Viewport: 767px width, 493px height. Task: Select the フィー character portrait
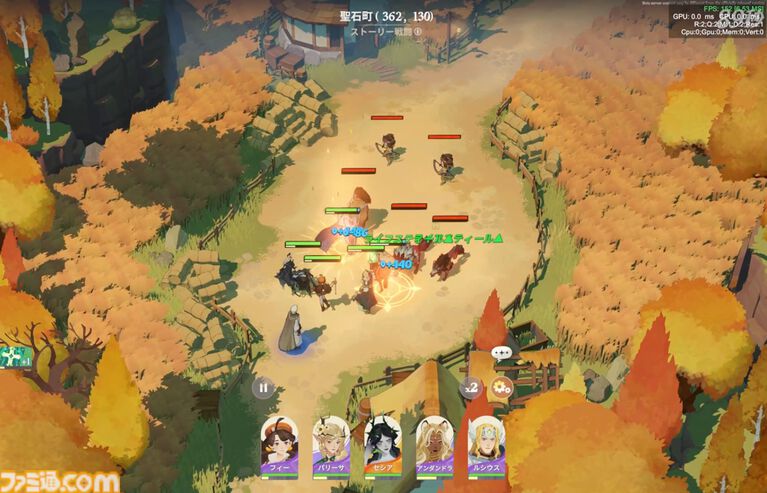[279, 441]
